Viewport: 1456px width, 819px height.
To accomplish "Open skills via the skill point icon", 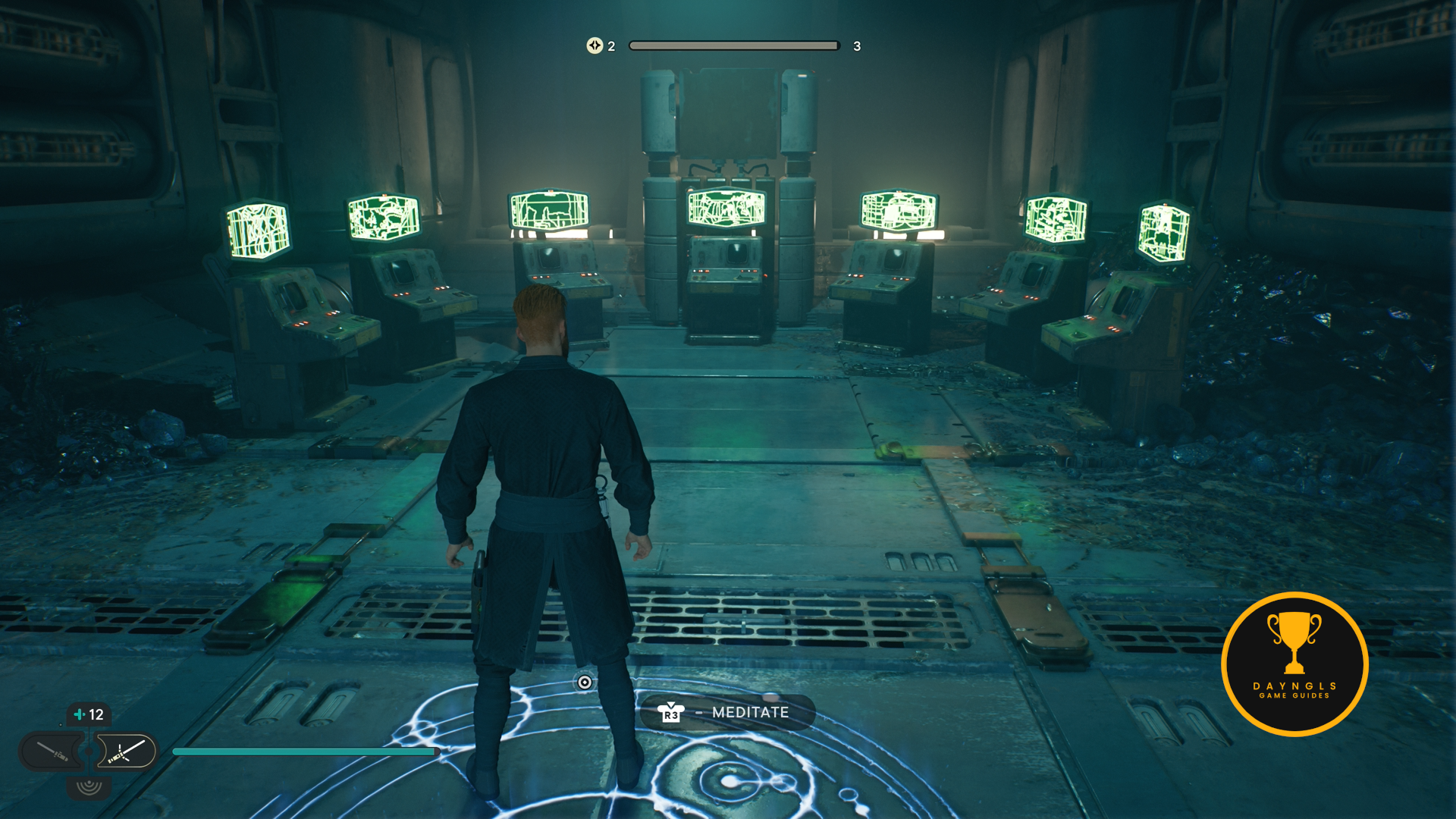I will [594, 45].
